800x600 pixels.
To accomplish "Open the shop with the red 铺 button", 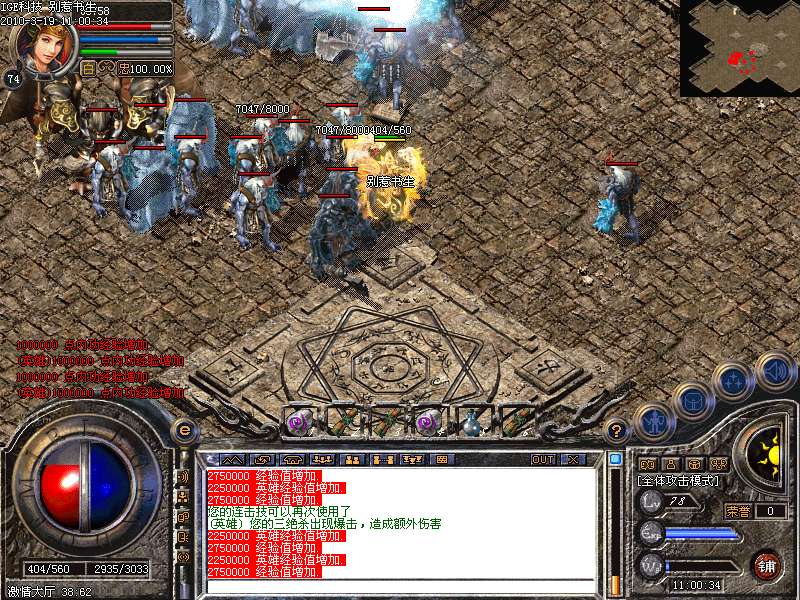I will [767, 565].
